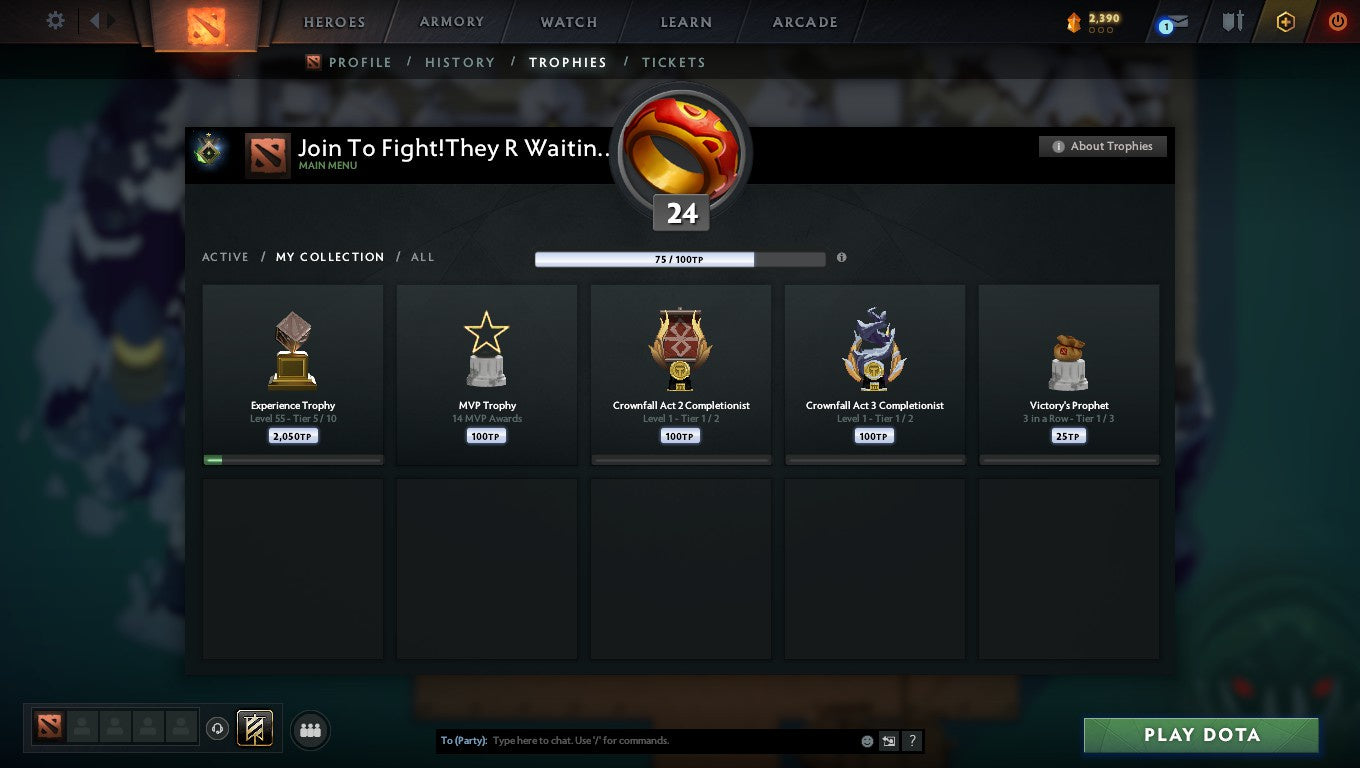Click the Dota 2 logo in the top bar
The width and height of the screenshot is (1360, 768).
[x=208, y=24]
